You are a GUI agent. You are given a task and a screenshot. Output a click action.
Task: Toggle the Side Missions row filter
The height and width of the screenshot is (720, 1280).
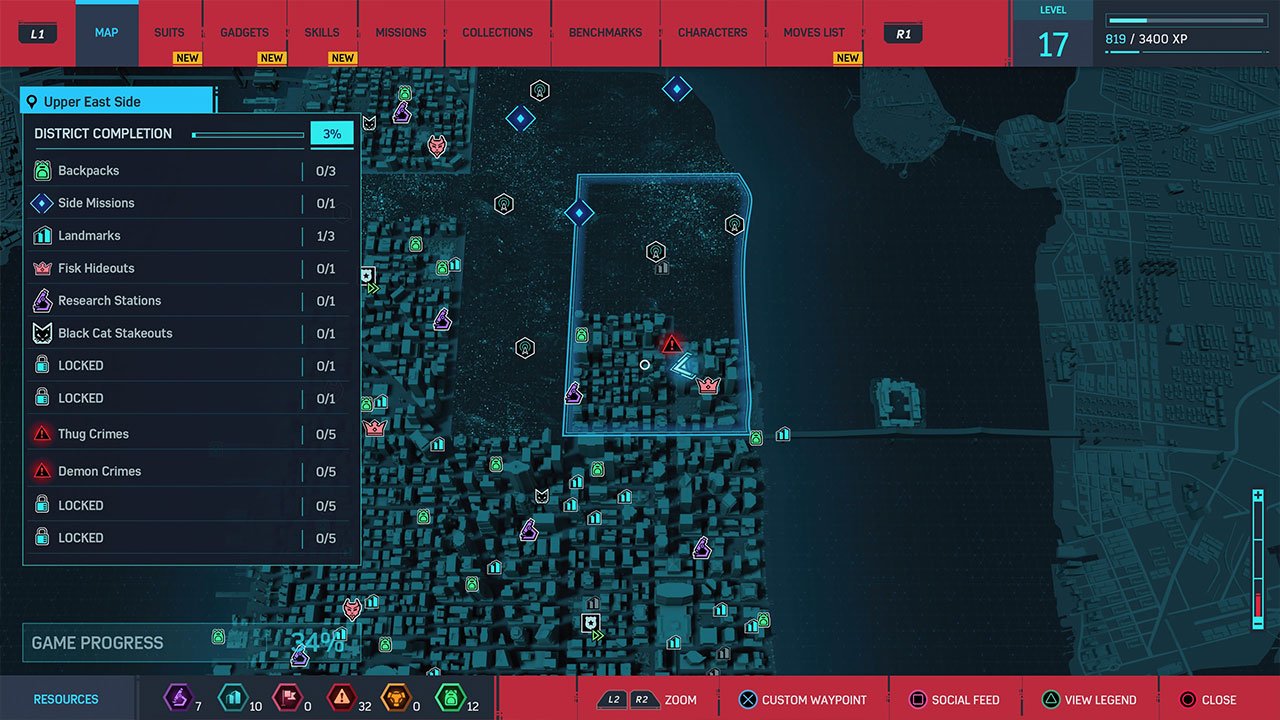[x=190, y=203]
